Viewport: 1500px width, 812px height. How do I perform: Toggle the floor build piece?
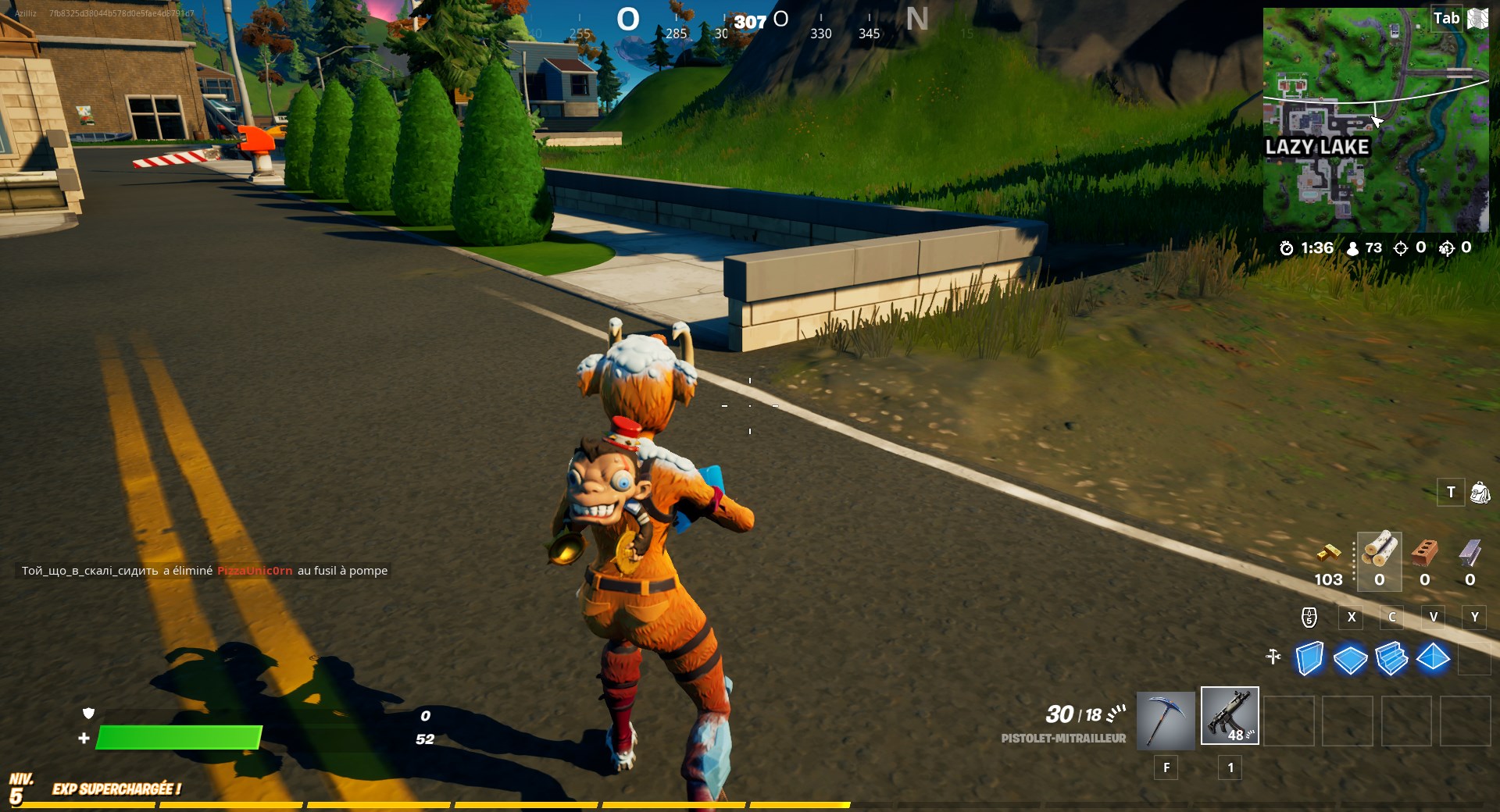(x=1352, y=660)
